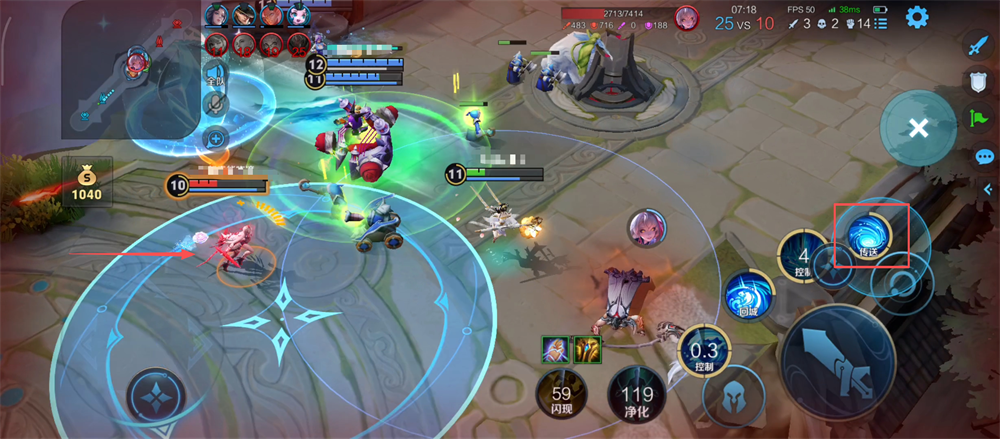Viewport: 1000px width, 439px height.
Task: Use the 回城 recall button
Action: [x=749, y=295]
